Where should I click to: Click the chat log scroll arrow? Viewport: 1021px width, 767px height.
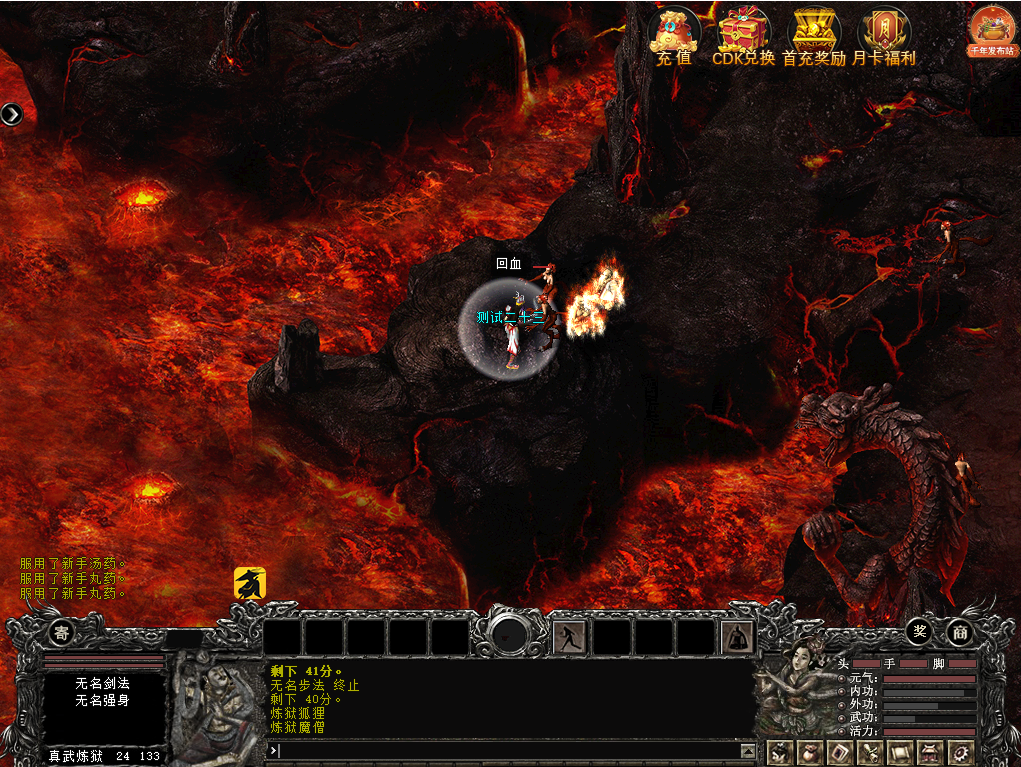(x=747, y=750)
